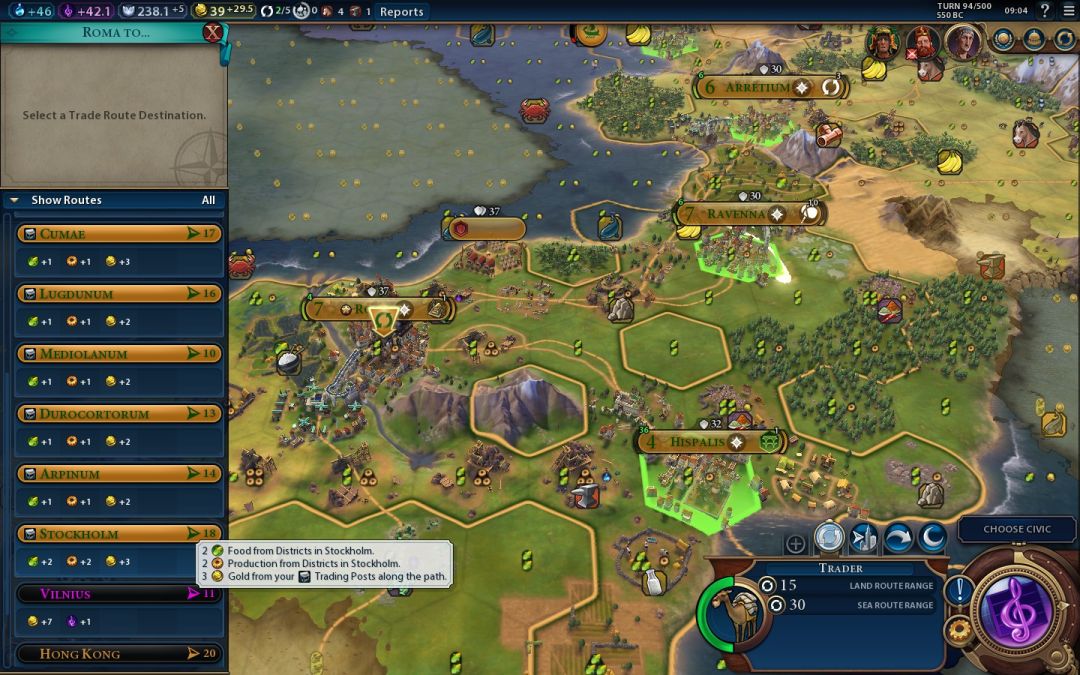Activate the Make Trade Route action
This screenshot has height=675, width=1080.
pyautogui.click(x=829, y=539)
